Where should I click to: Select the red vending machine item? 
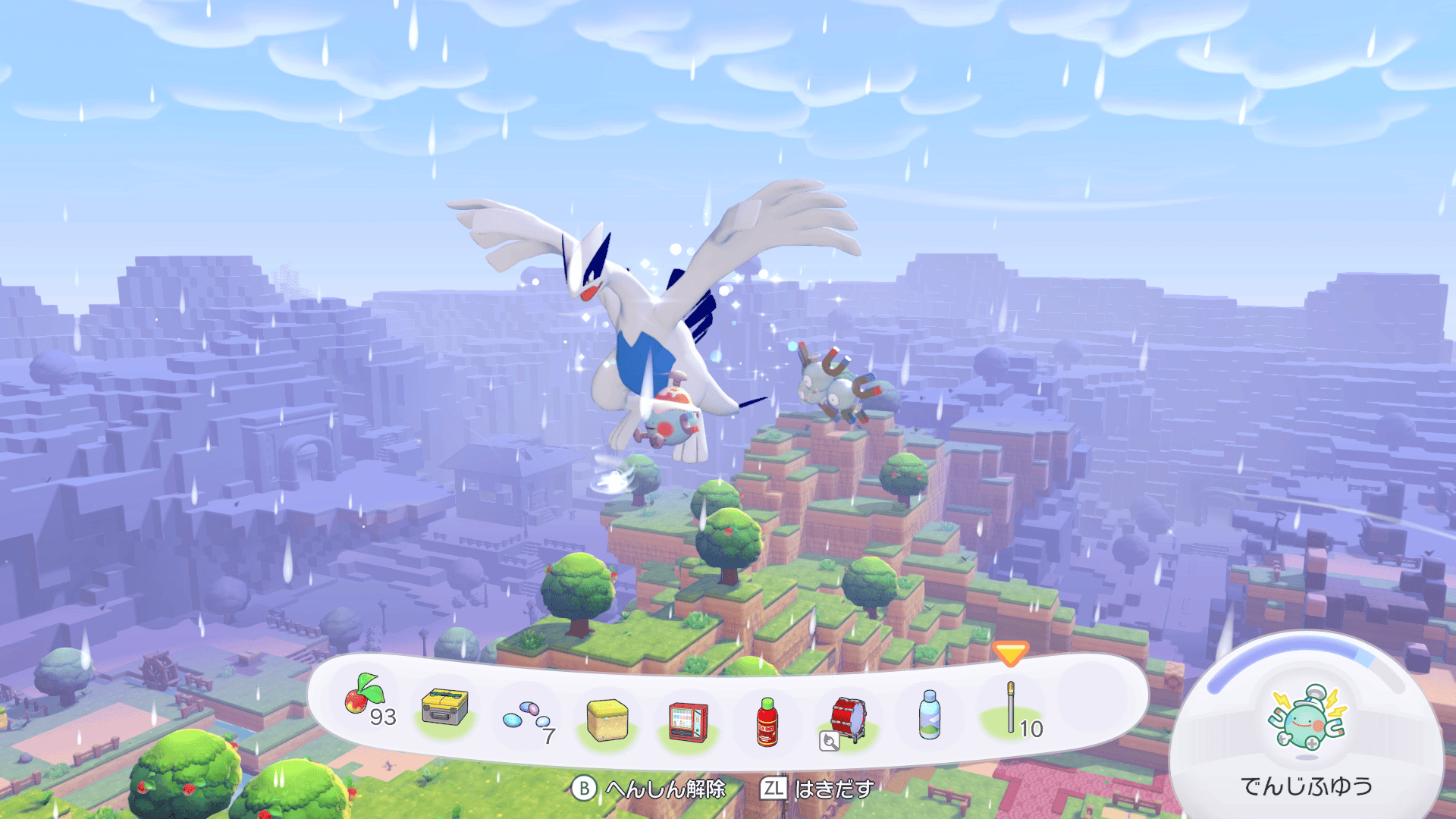[x=688, y=721]
